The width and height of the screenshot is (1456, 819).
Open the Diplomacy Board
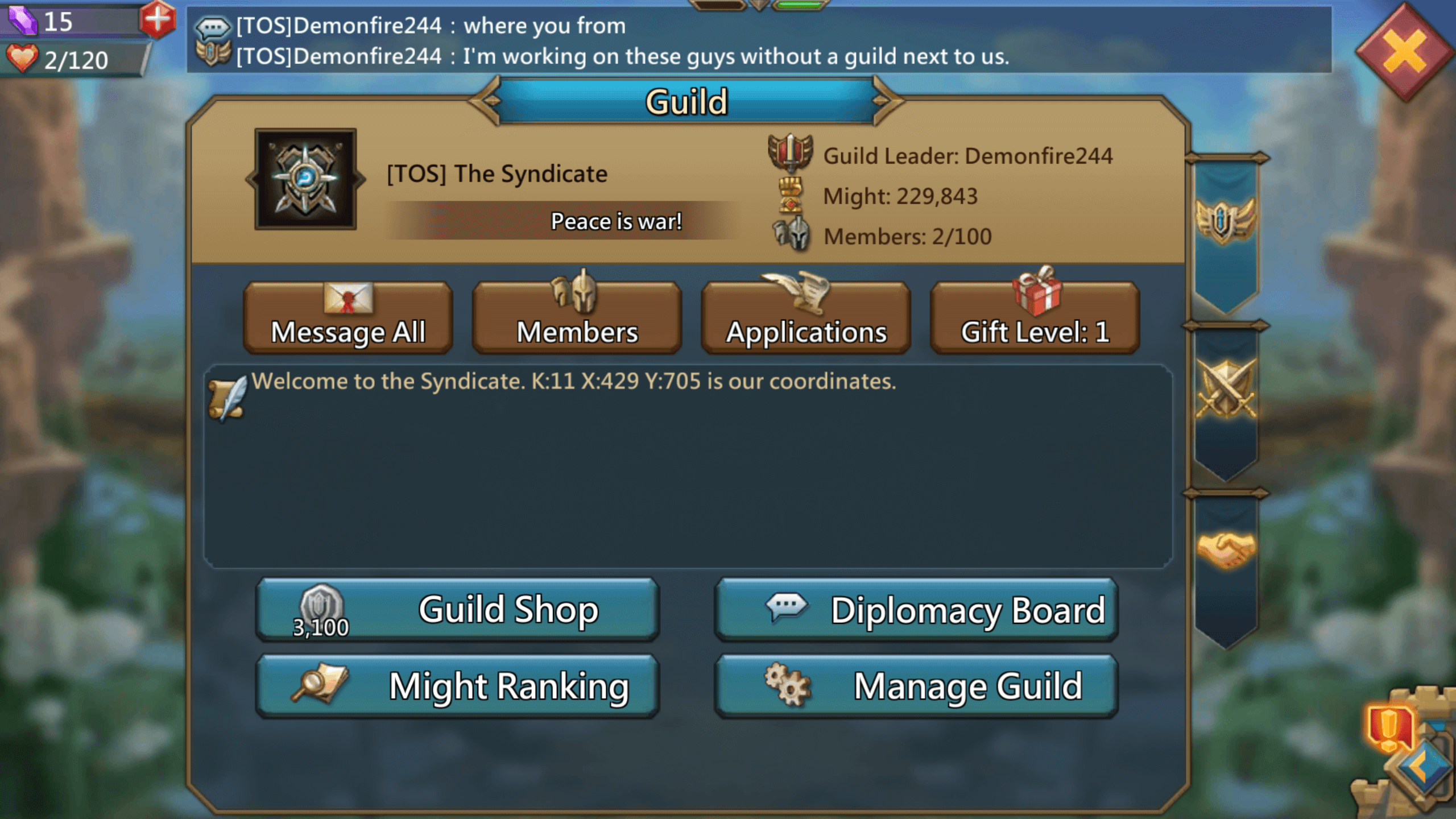pyautogui.click(x=917, y=609)
